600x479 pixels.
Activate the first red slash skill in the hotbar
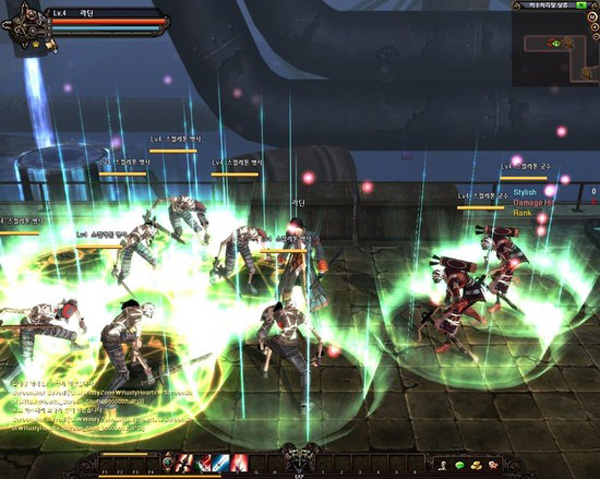[184, 463]
